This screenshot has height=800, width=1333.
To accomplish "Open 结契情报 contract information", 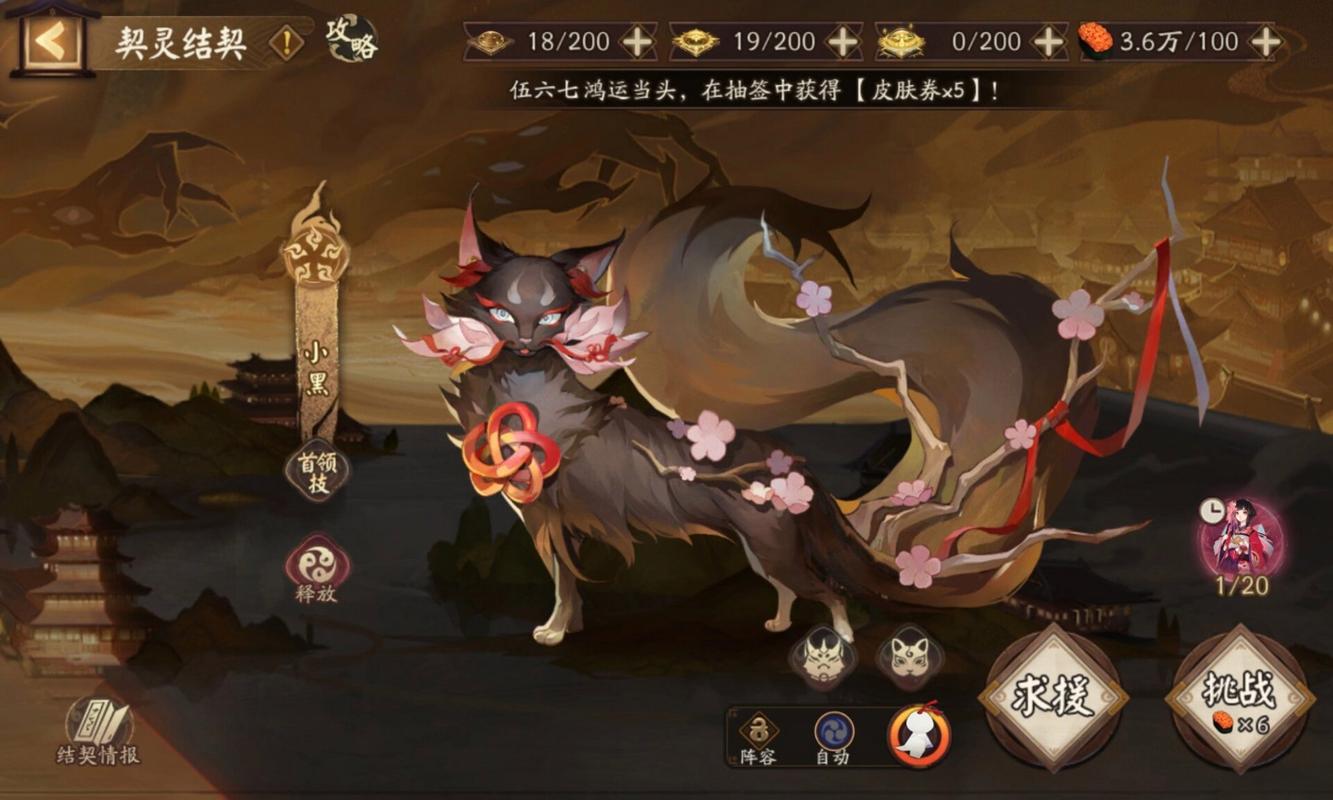I will [x=98, y=730].
